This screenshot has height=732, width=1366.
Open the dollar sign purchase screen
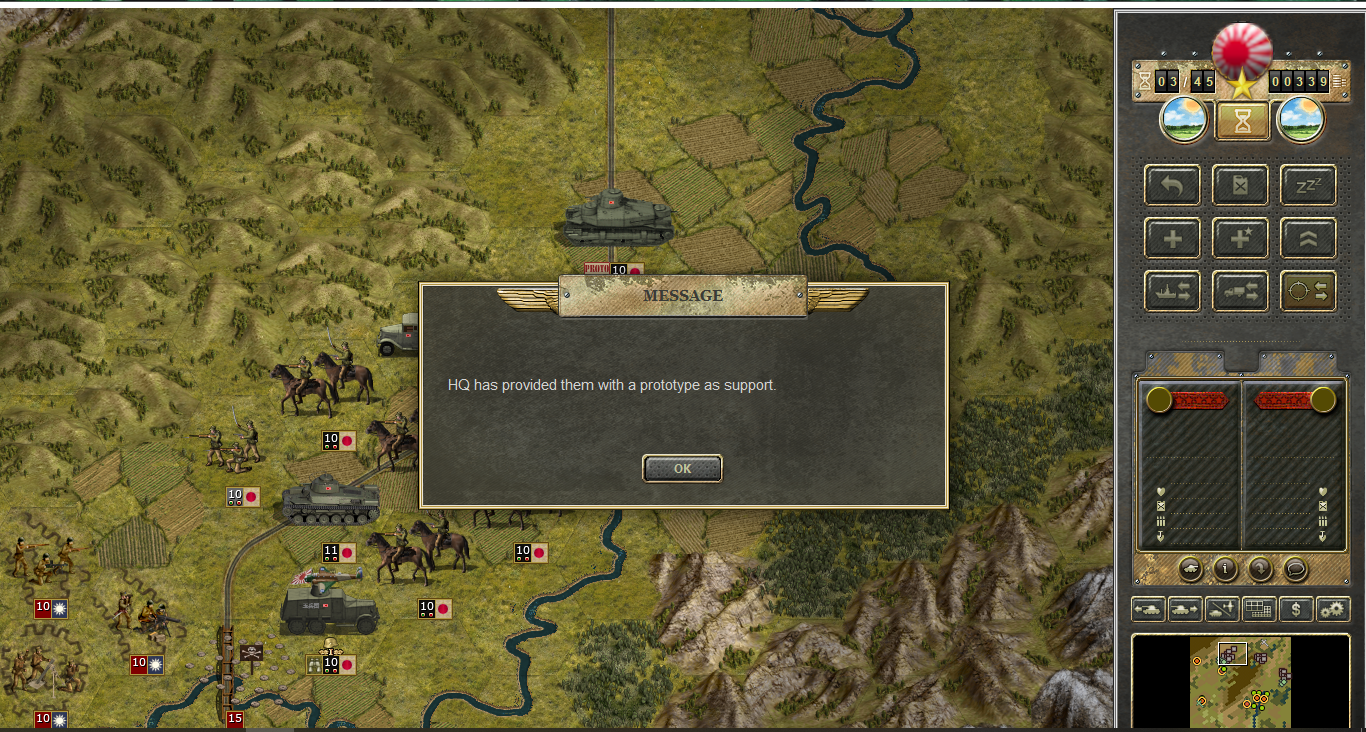point(1296,608)
